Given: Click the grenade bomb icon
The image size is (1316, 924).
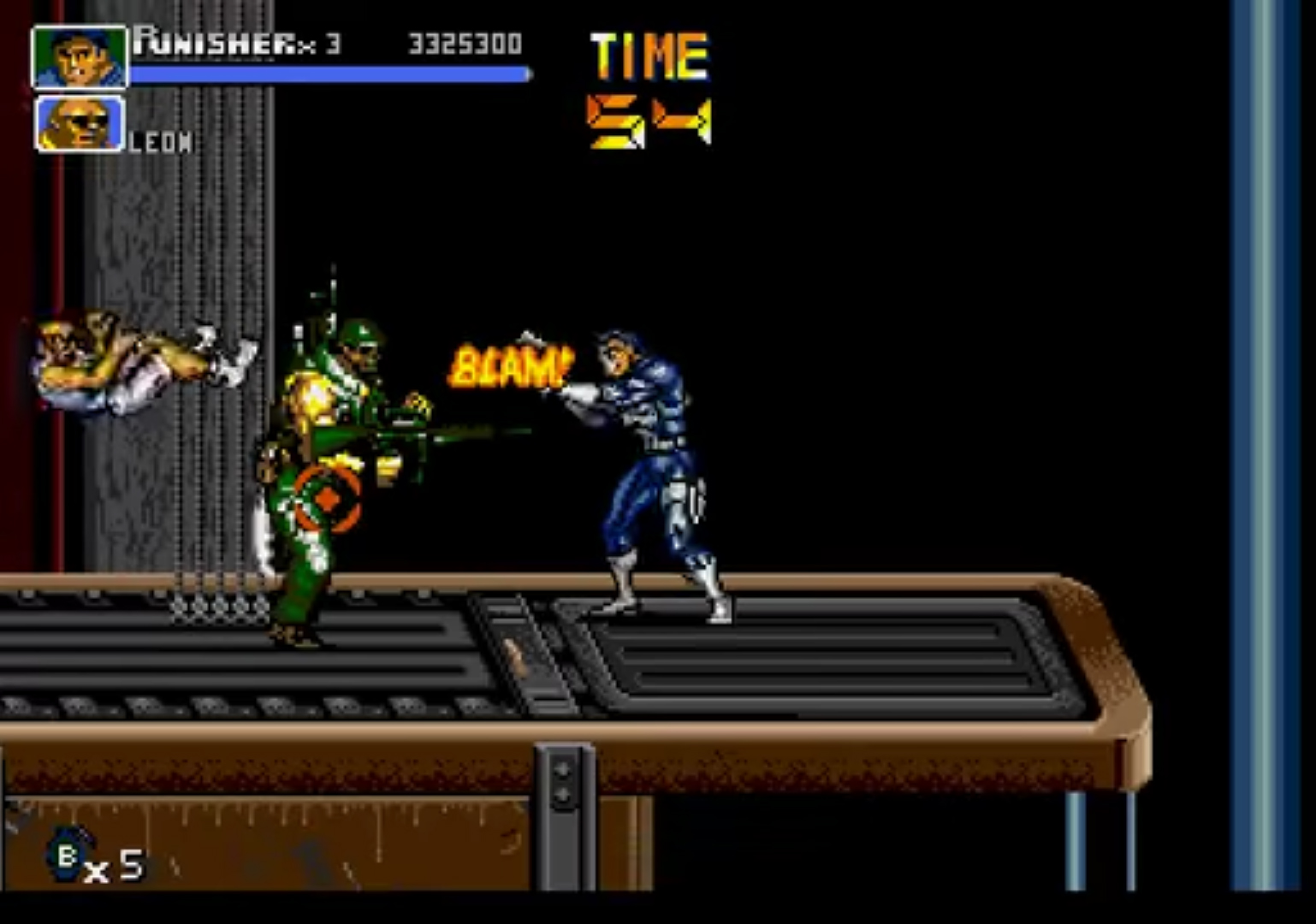Looking at the screenshot, I should (x=66, y=853).
